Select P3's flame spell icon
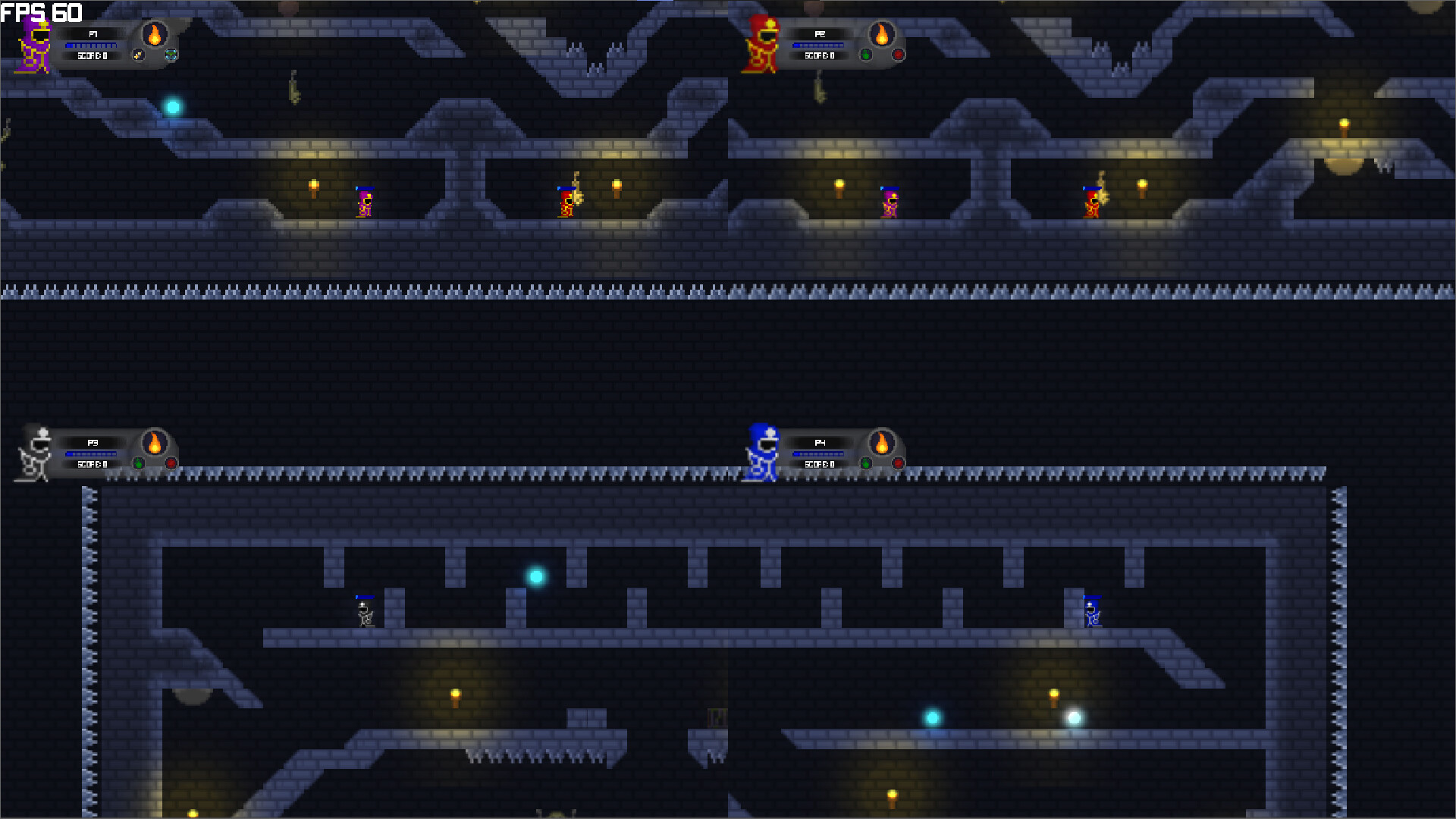1456x819 pixels. 153,442
